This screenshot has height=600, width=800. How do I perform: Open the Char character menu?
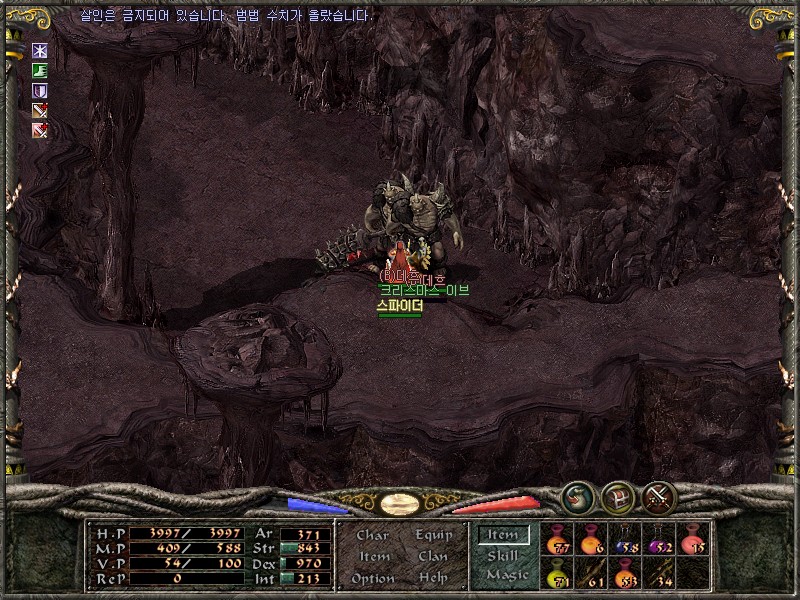[x=373, y=535]
